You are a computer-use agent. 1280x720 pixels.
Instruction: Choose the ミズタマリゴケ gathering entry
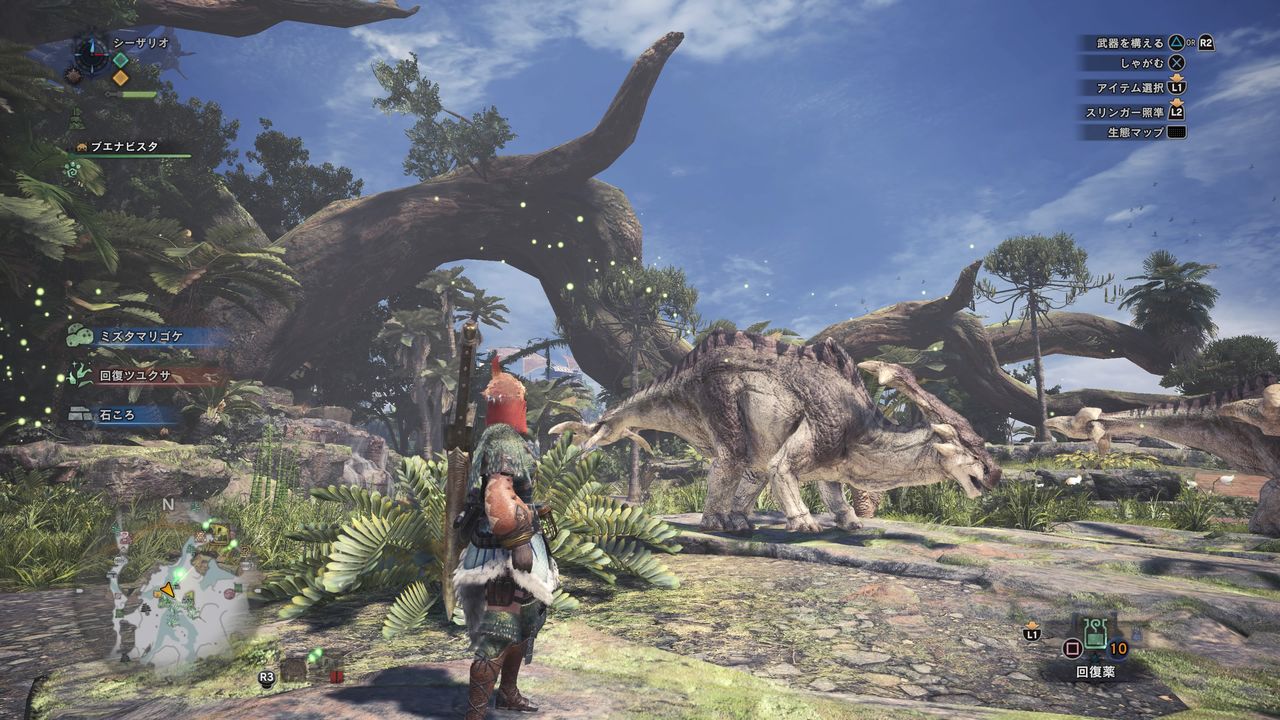(138, 338)
